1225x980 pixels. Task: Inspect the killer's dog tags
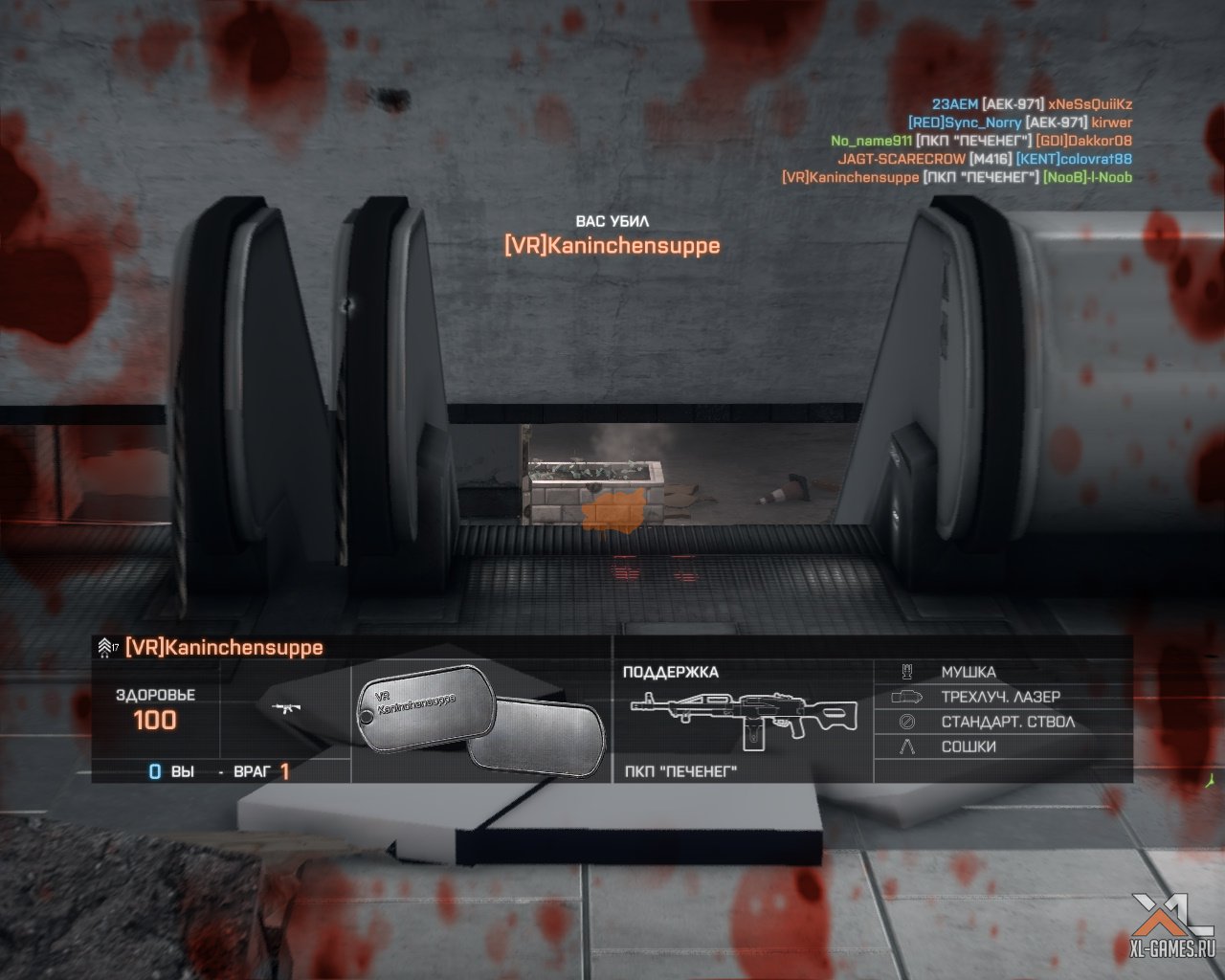click(x=479, y=723)
